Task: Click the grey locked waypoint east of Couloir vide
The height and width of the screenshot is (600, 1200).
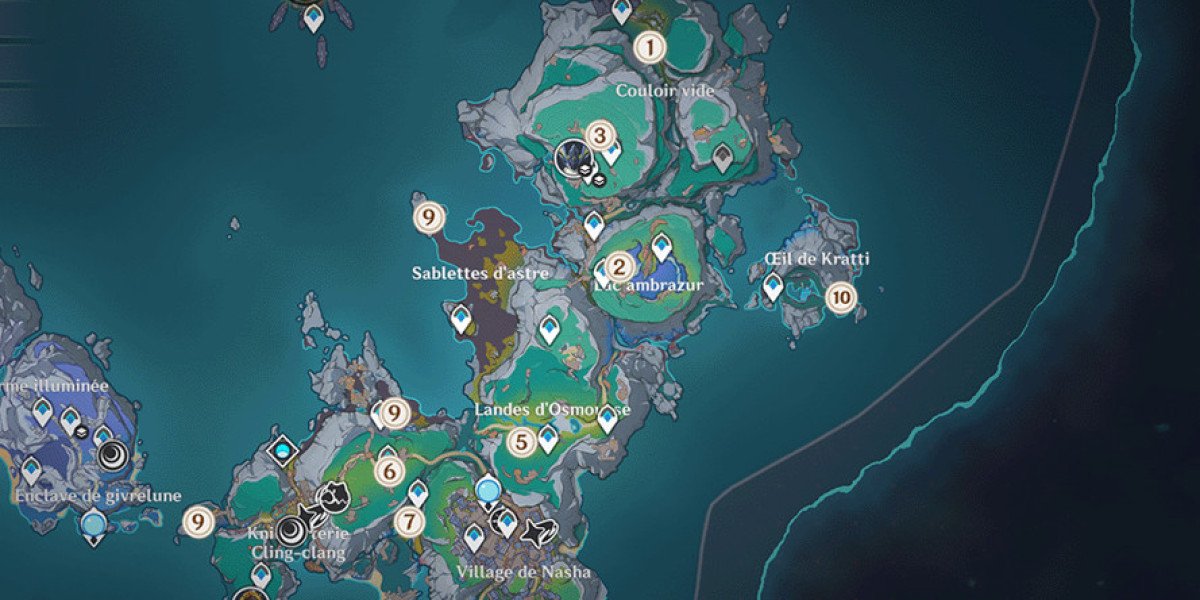Action: point(723,155)
